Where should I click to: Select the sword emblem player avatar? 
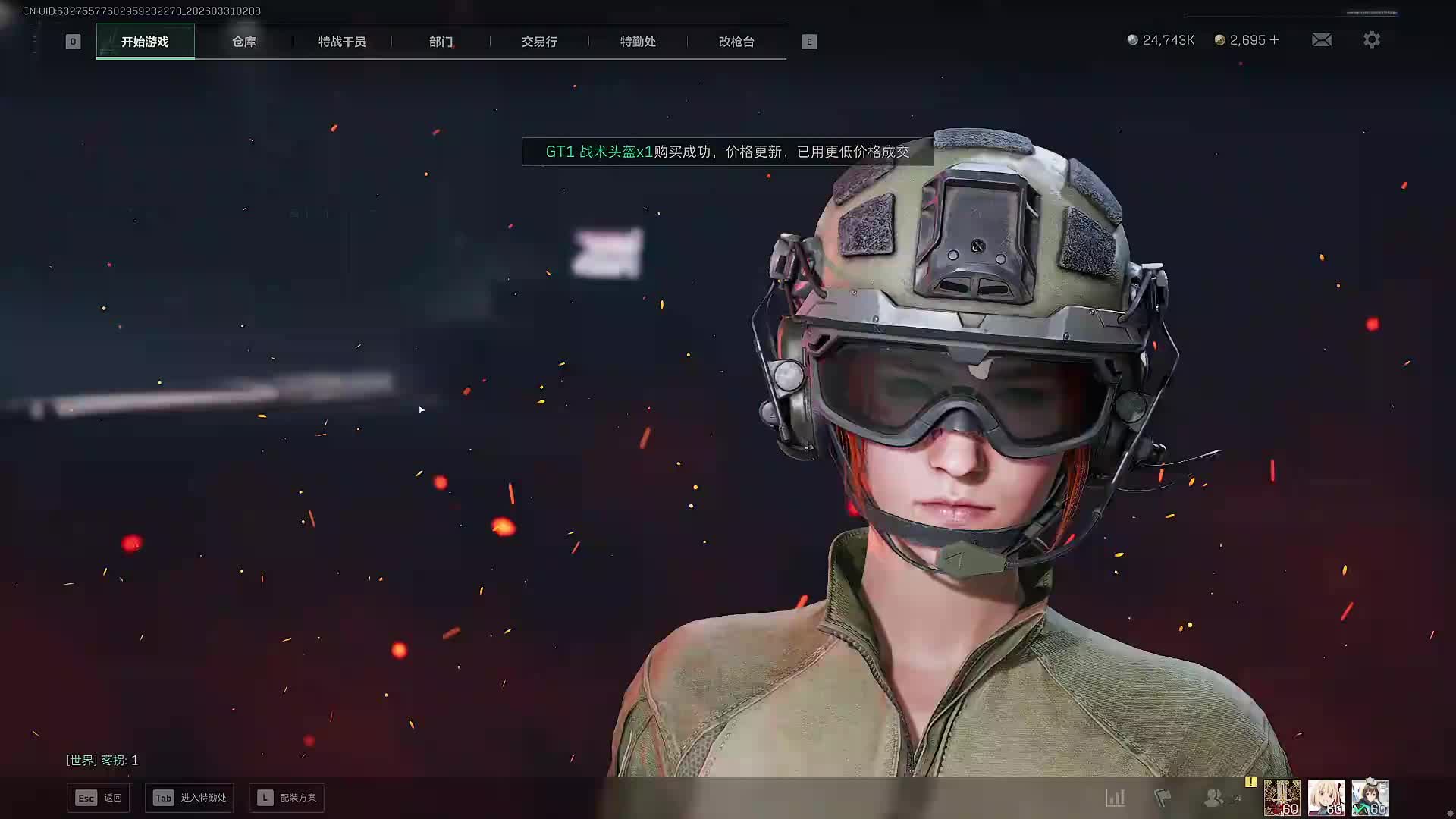tap(1282, 798)
